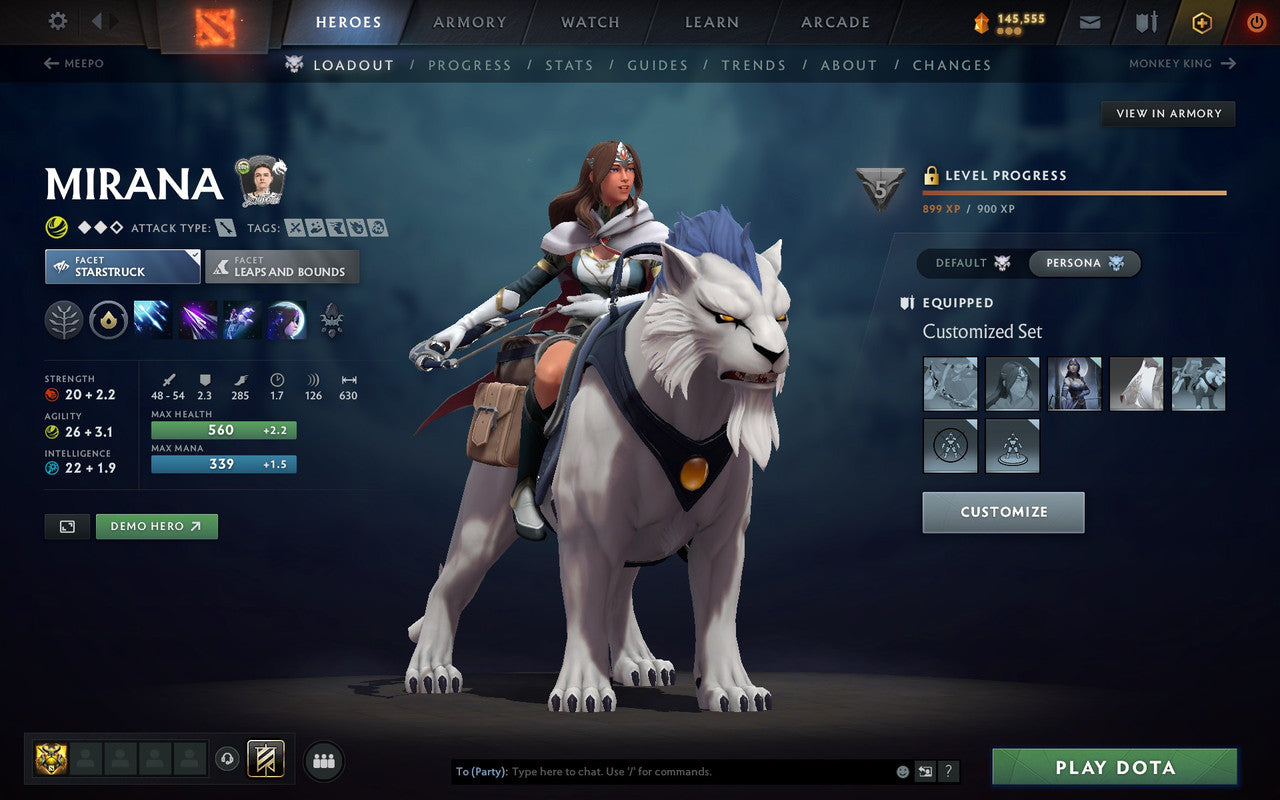Open the Arcade tab

835,22
